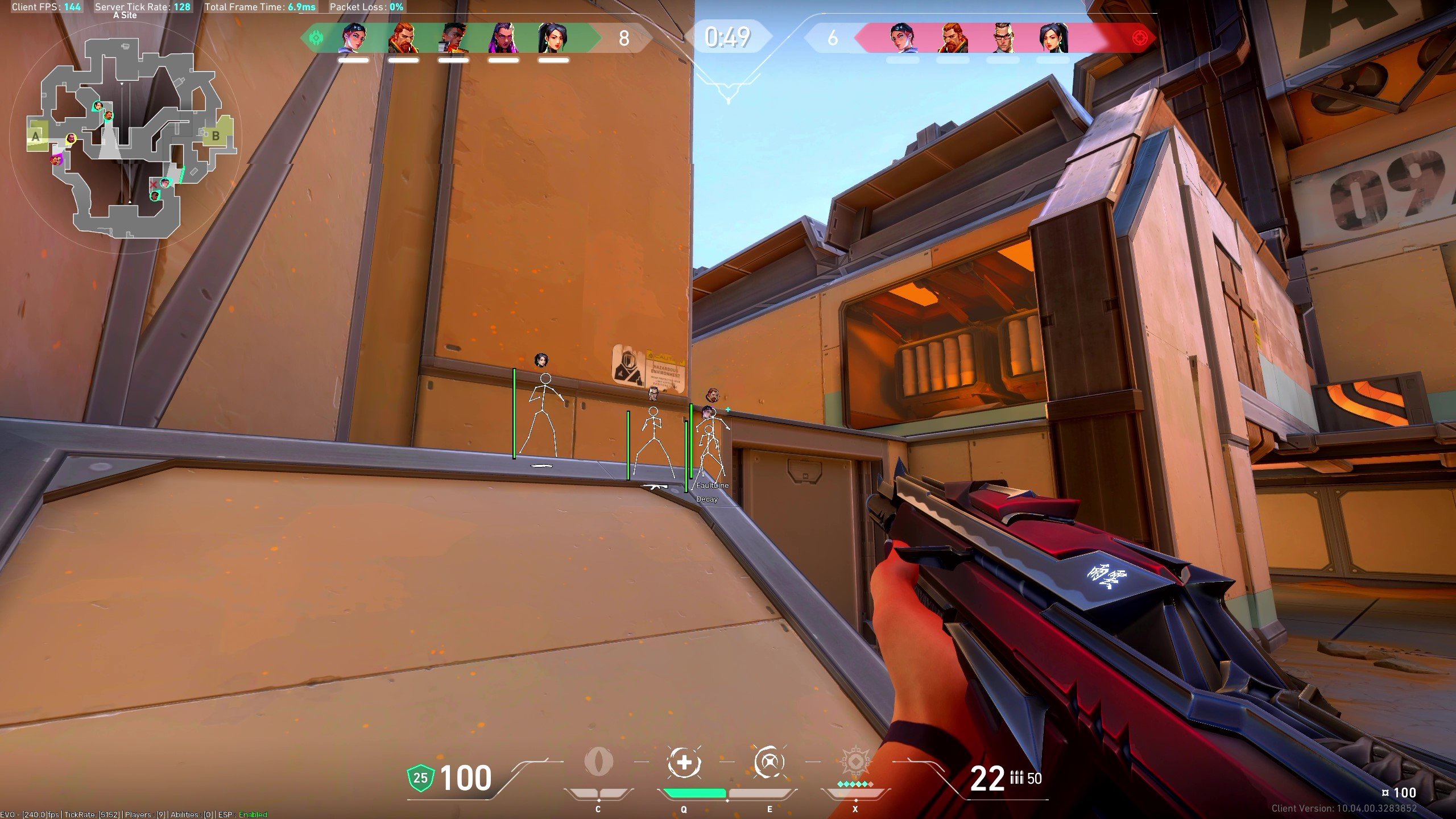Choose Phoenix's portrait in the green team bar

453,38
